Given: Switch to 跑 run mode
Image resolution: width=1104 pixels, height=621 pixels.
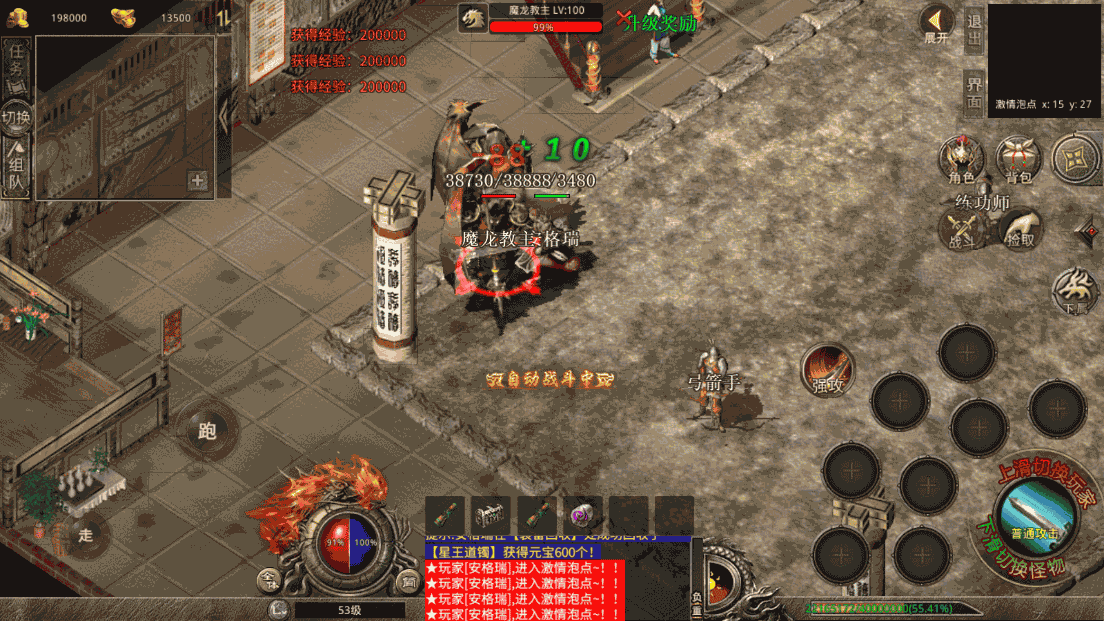Looking at the screenshot, I should coord(208,431).
